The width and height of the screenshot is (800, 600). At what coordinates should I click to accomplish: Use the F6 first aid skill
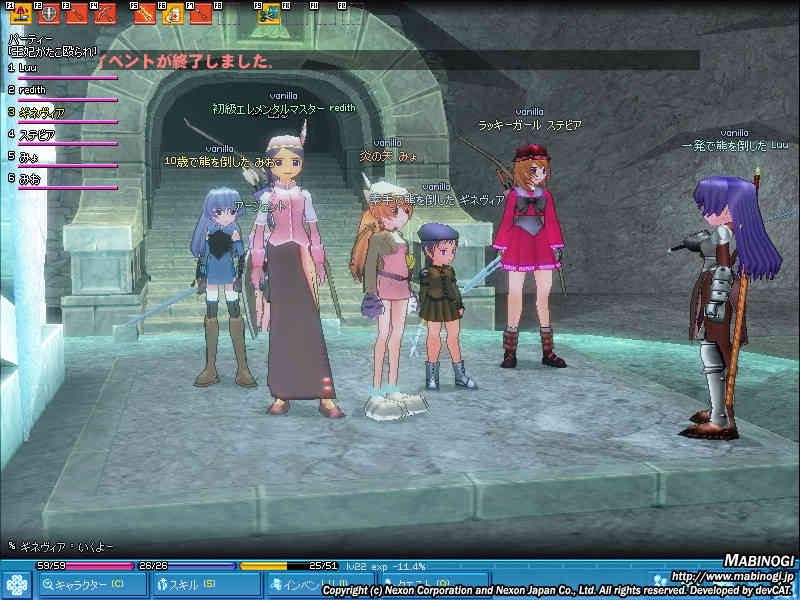coord(172,16)
